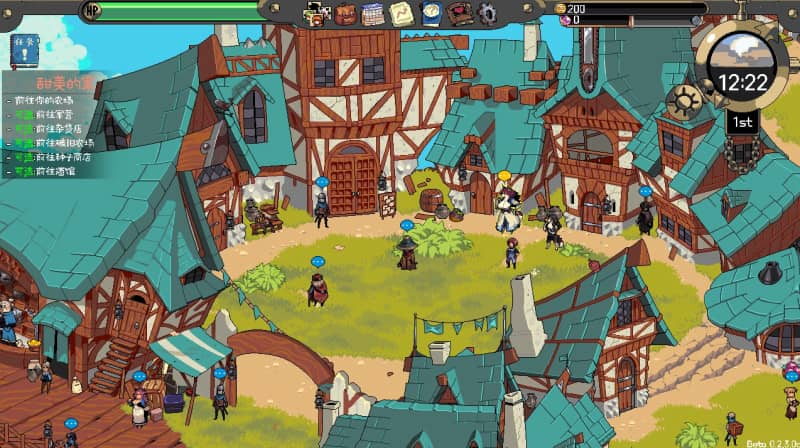Open the calendar icon
The height and width of the screenshot is (448, 800).
[373, 13]
